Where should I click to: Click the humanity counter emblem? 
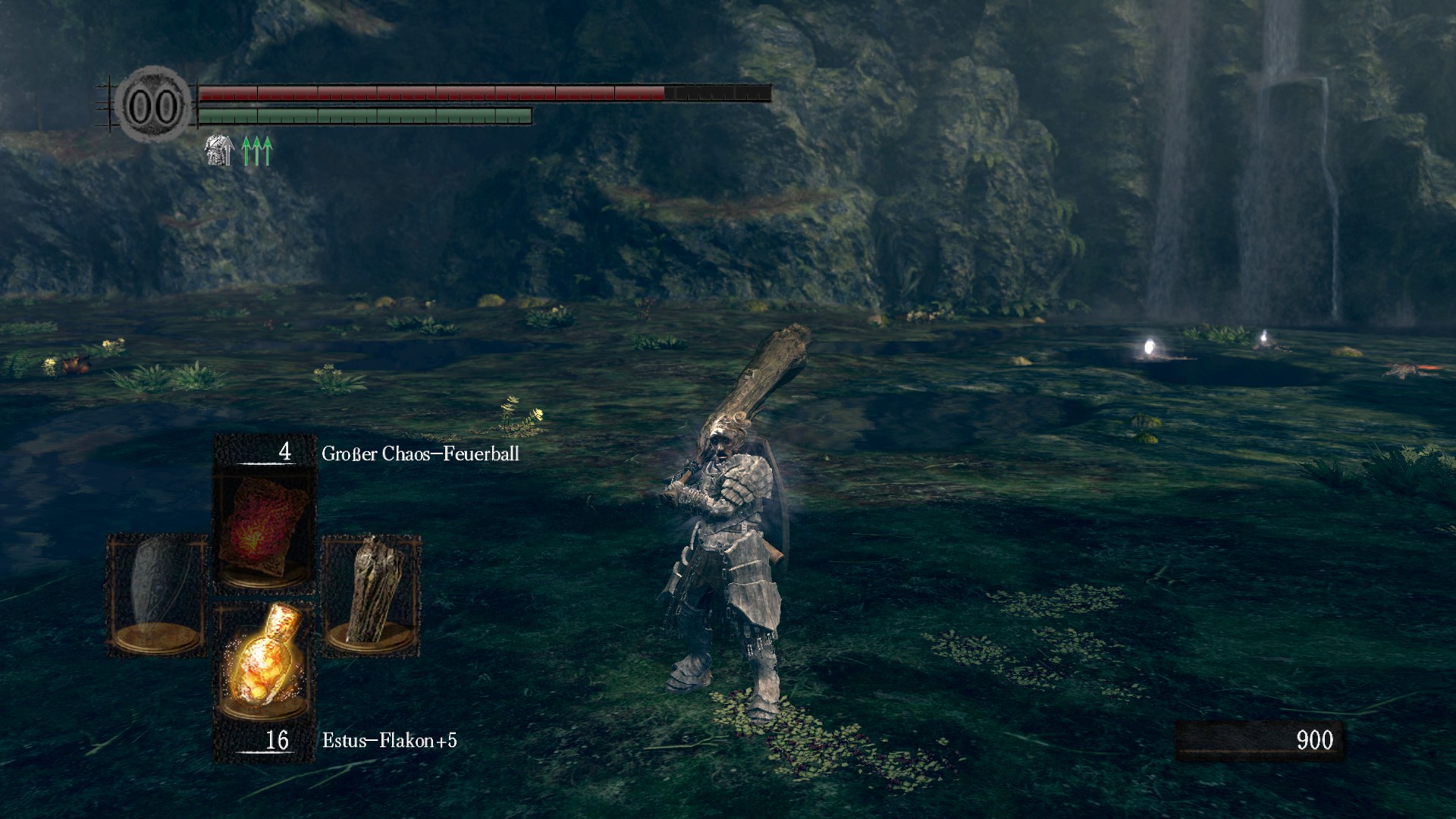154,105
